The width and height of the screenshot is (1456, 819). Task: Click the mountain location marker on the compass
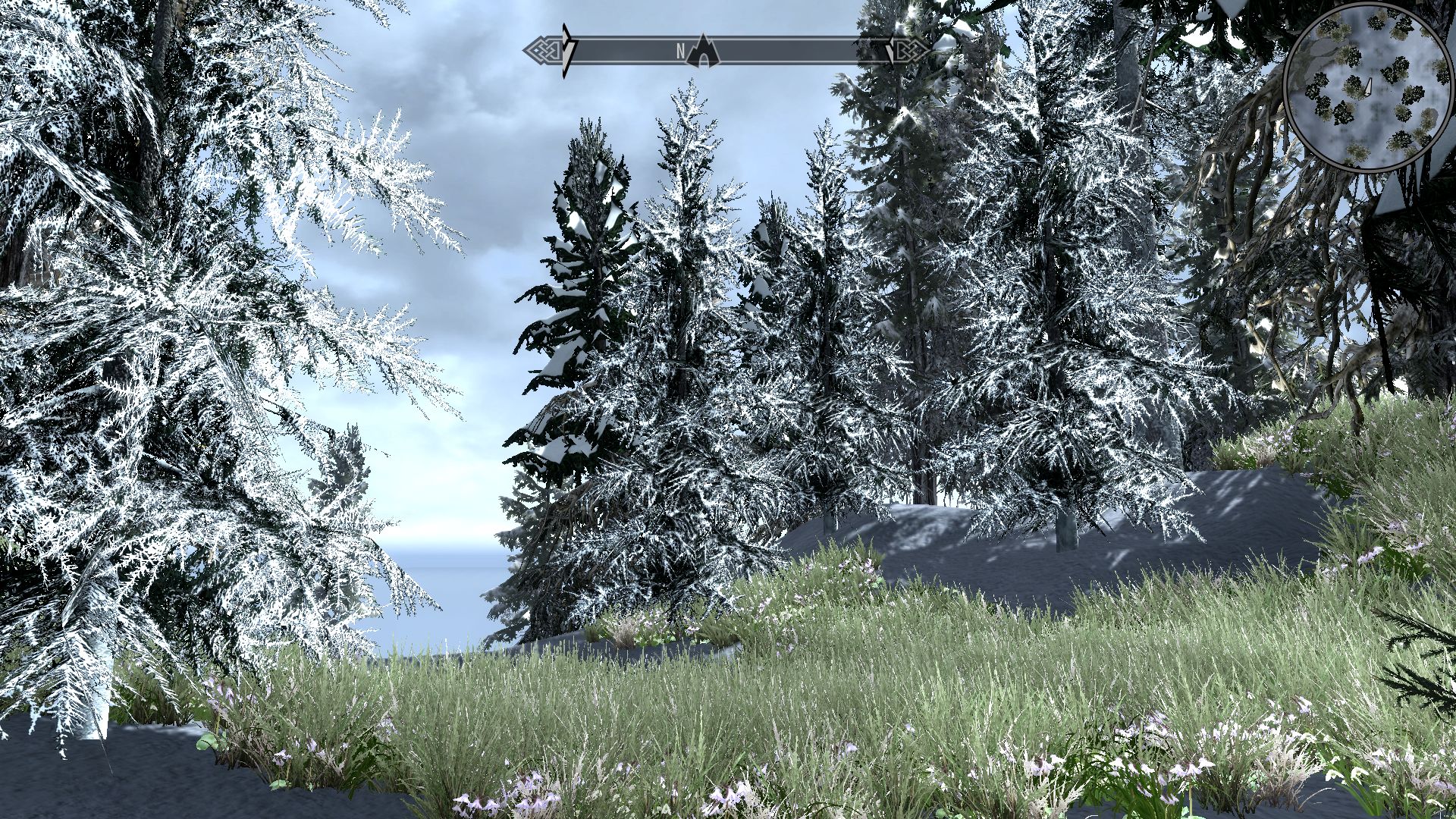tap(704, 51)
